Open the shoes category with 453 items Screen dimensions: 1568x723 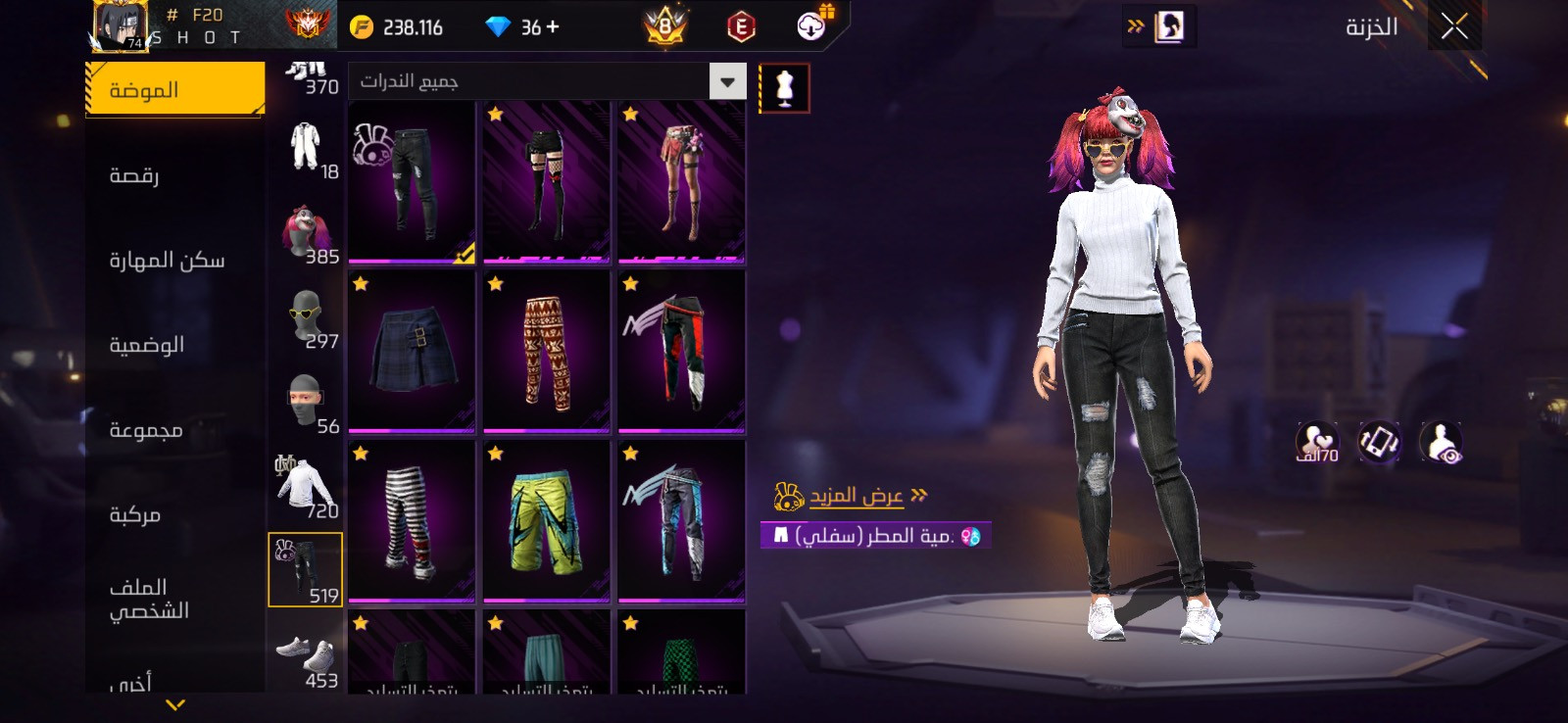point(306,657)
